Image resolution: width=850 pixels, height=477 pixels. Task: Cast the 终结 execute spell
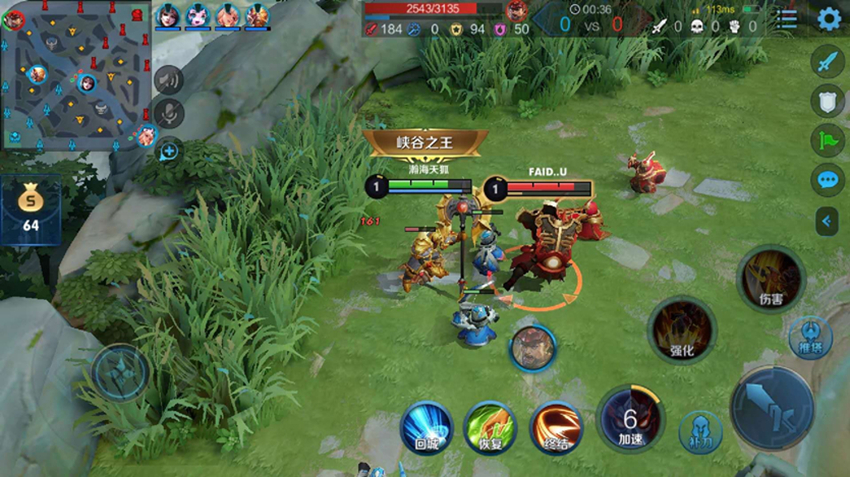[557, 427]
